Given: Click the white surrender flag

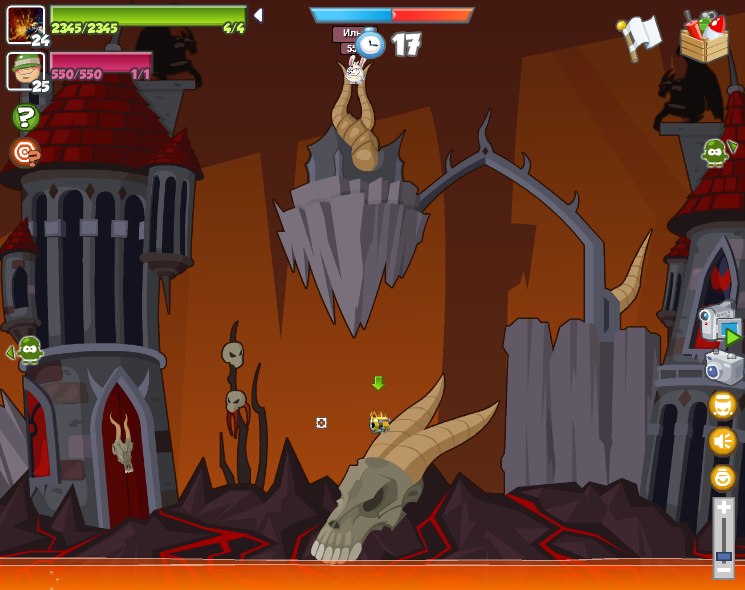Looking at the screenshot, I should coord(640,37).
